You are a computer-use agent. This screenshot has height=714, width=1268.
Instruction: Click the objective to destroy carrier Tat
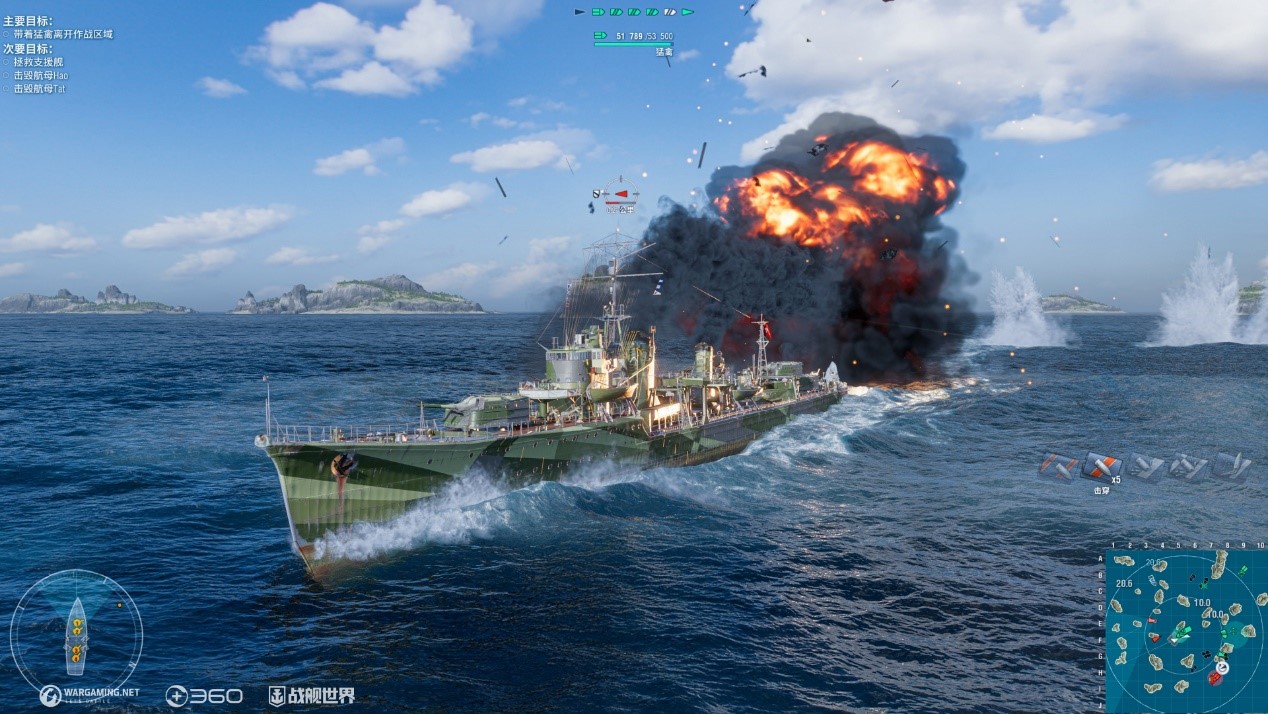[x=39, y=89]
